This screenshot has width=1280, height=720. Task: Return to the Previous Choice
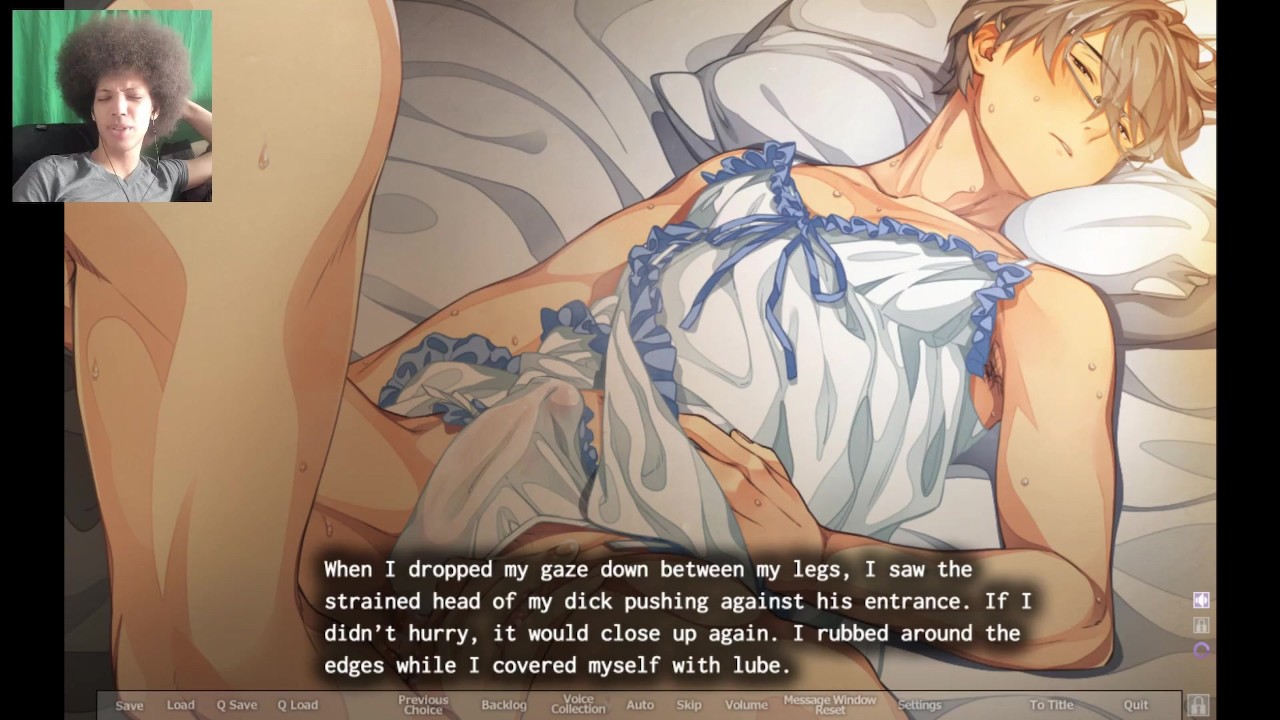click(x=423, y=705)
